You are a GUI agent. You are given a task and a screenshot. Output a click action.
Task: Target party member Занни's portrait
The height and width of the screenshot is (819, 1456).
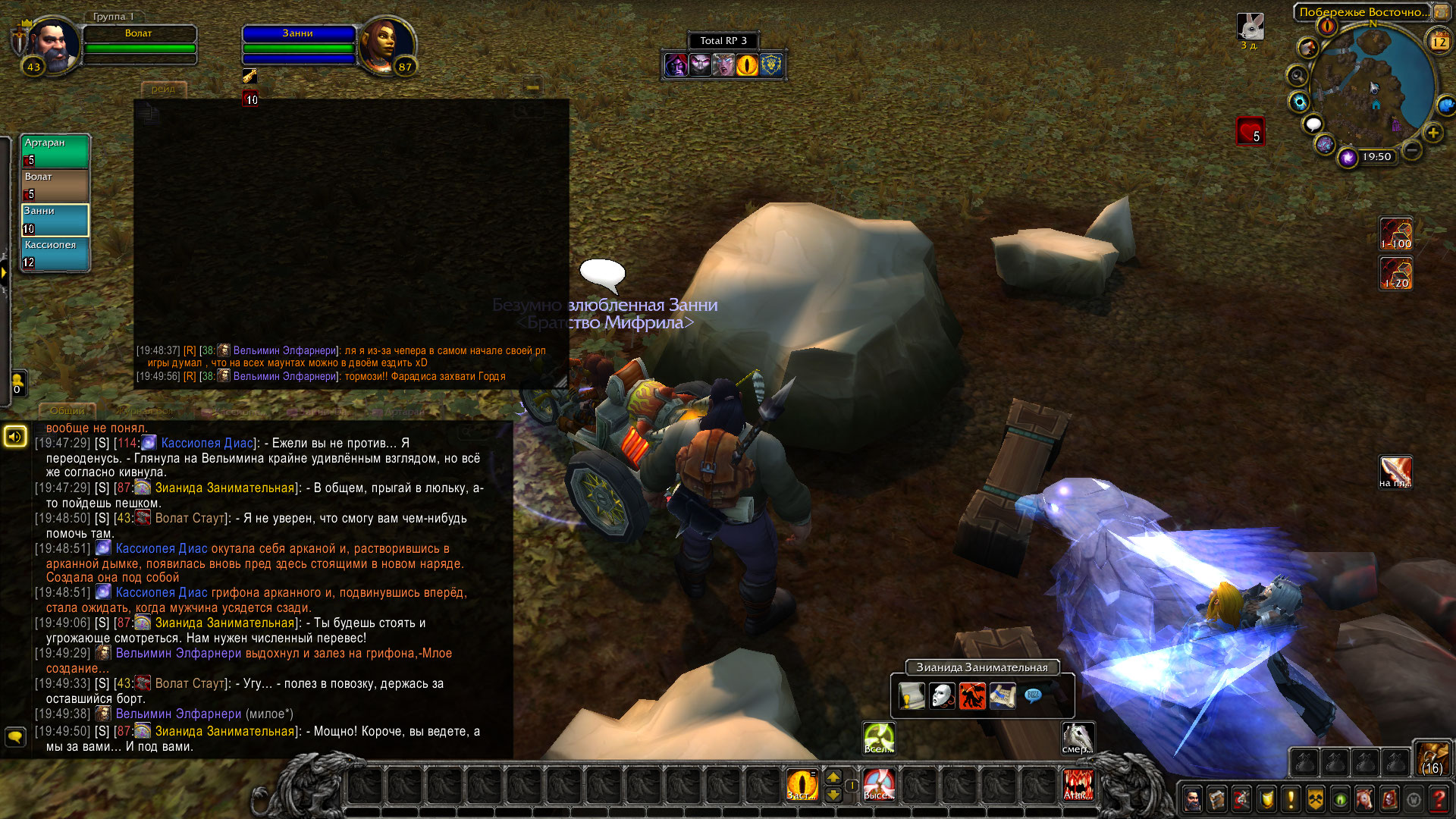tap(387, 44)
